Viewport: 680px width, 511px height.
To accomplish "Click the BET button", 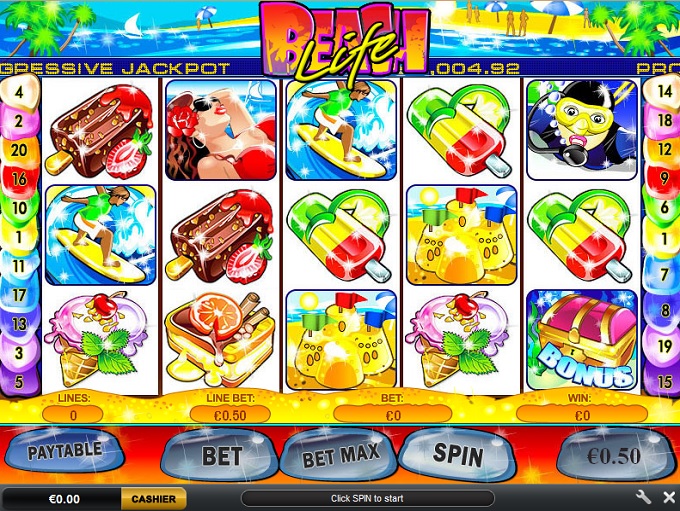I will tap(221, 456).
